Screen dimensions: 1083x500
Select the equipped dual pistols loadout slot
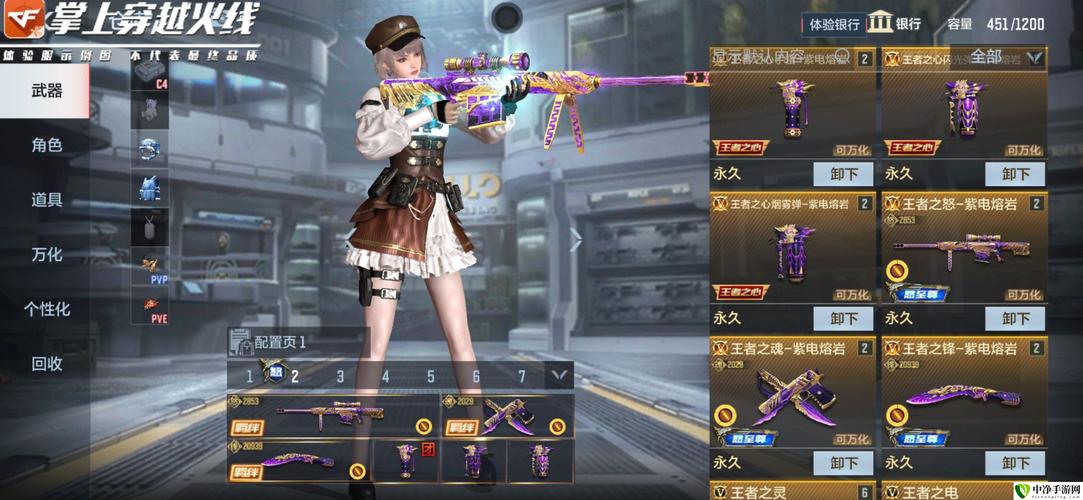pos(507,416)
